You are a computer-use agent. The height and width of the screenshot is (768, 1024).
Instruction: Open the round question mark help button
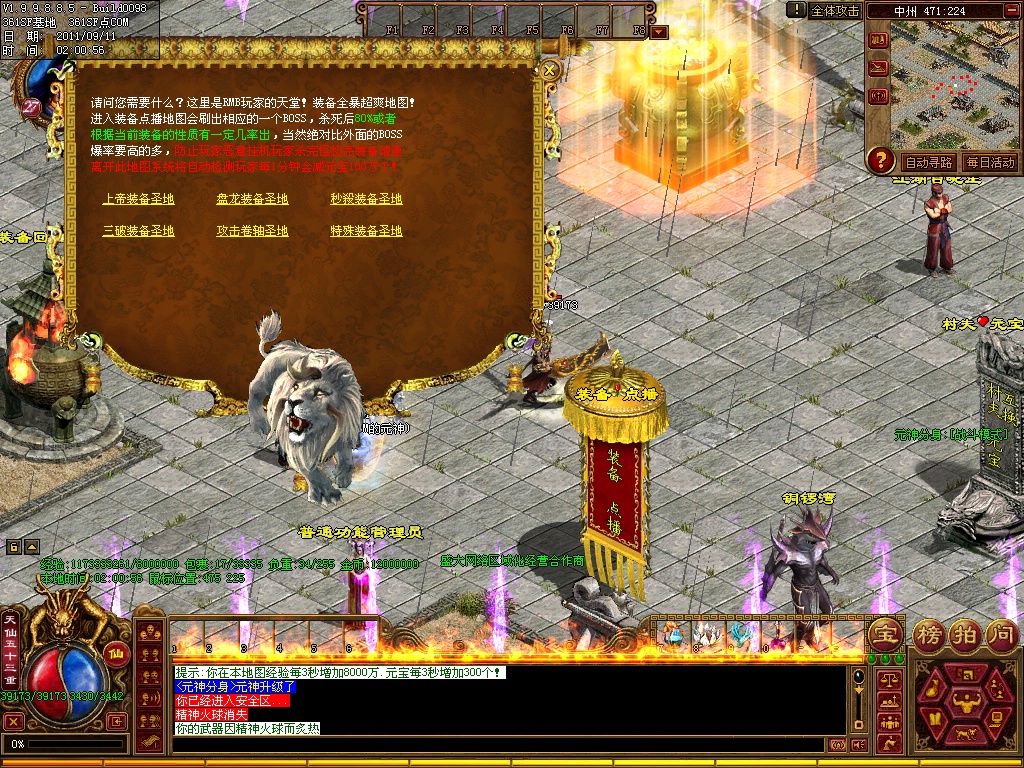(x=880, y=159)
